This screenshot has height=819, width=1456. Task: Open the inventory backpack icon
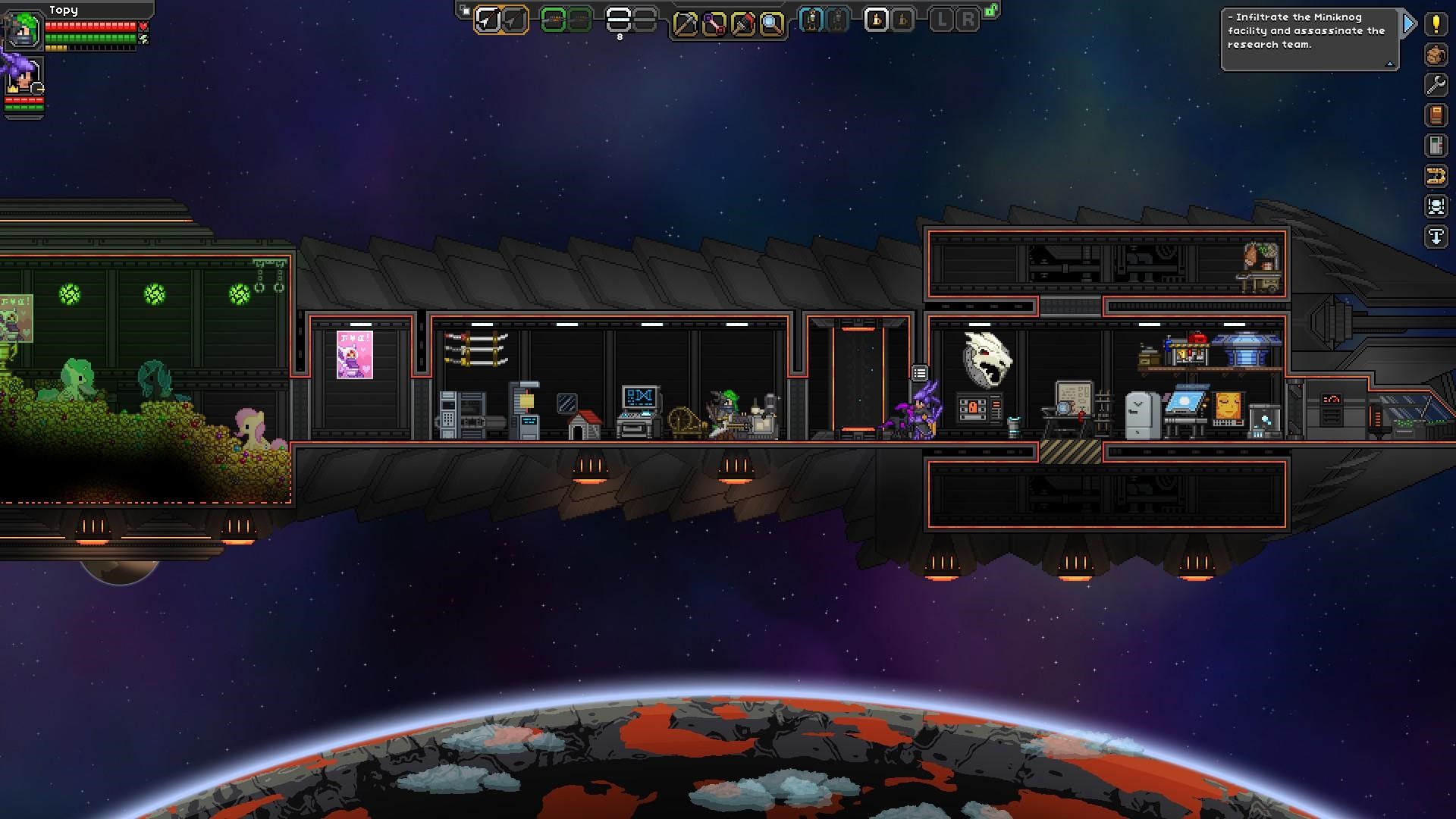pyautogui.click(x=1436, y=55)
